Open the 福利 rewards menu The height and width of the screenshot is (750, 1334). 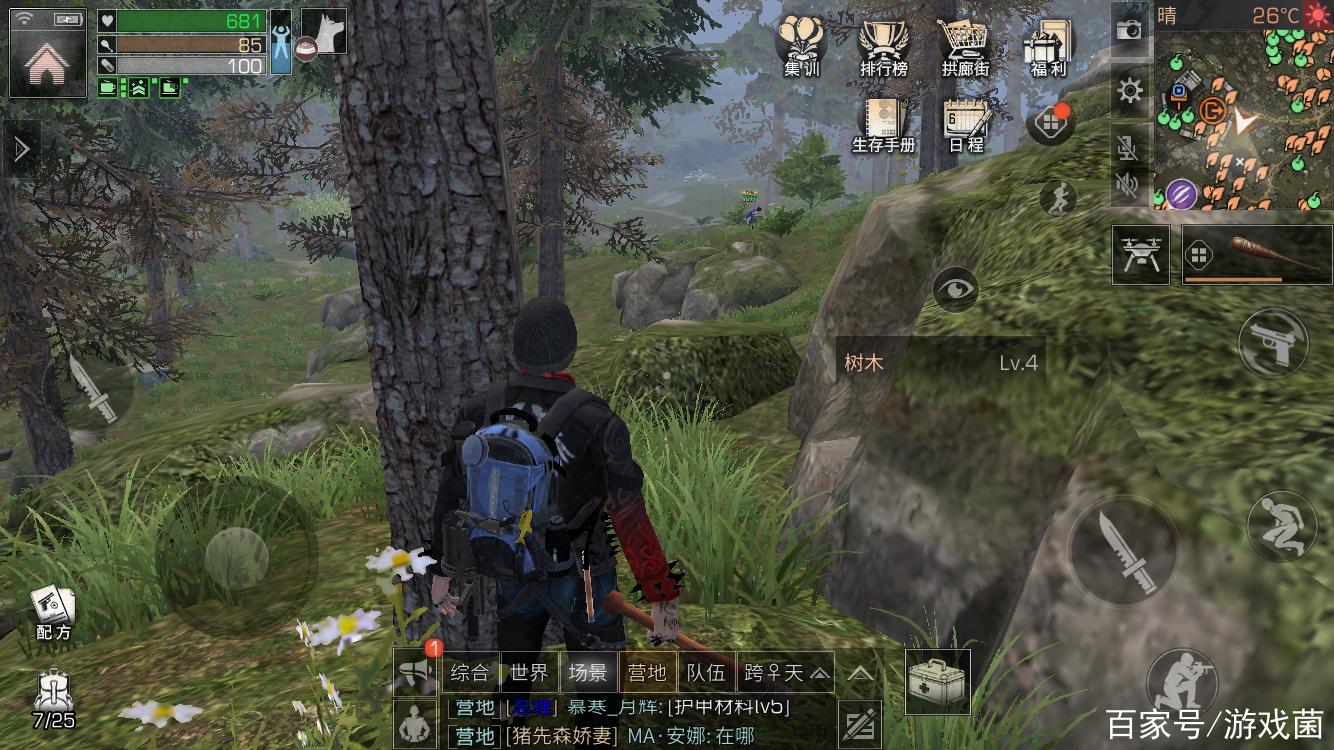click(x=1048, y=46)
